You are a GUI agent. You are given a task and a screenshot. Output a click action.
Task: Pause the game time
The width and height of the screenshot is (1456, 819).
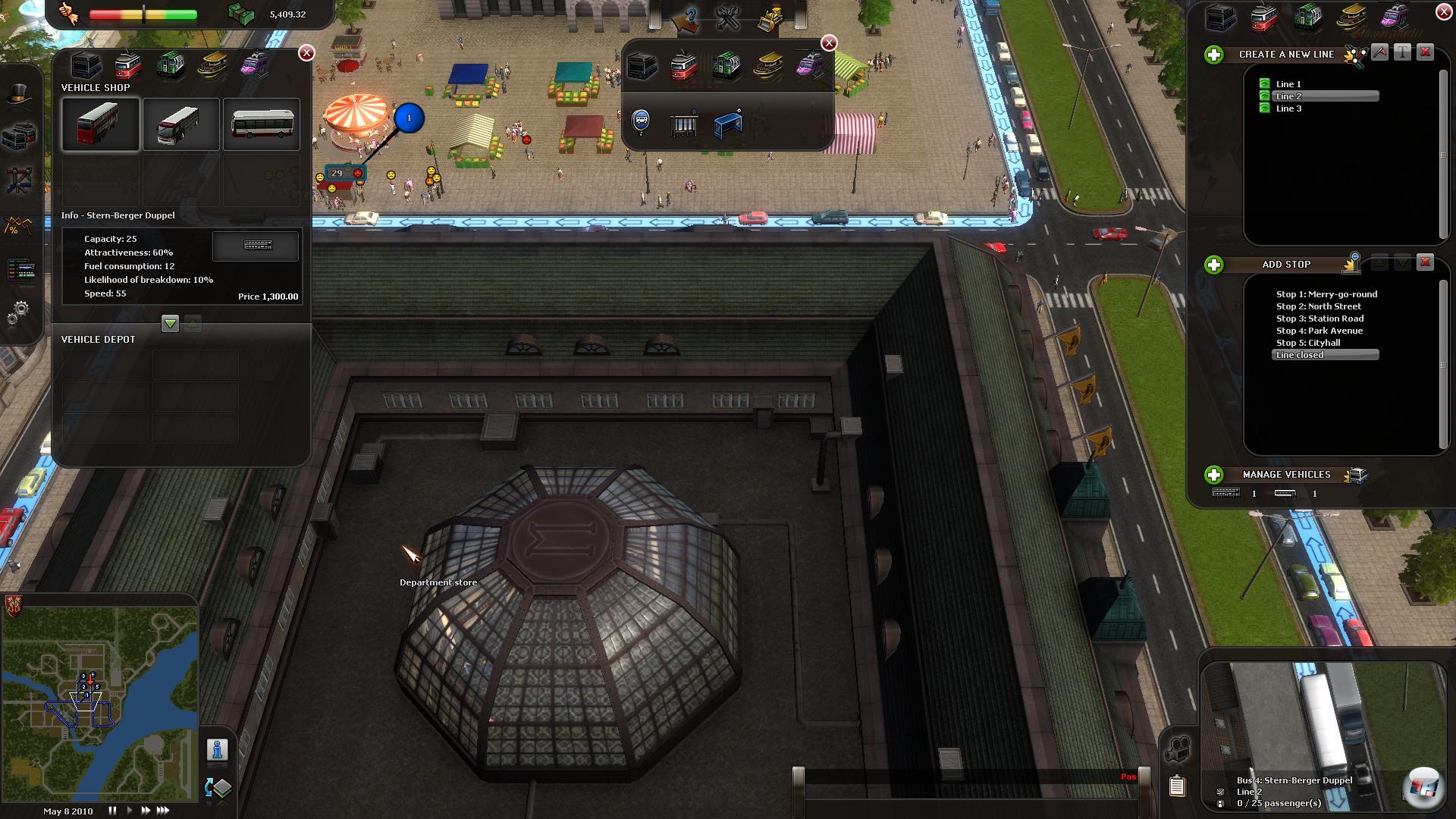click(112, 811)
